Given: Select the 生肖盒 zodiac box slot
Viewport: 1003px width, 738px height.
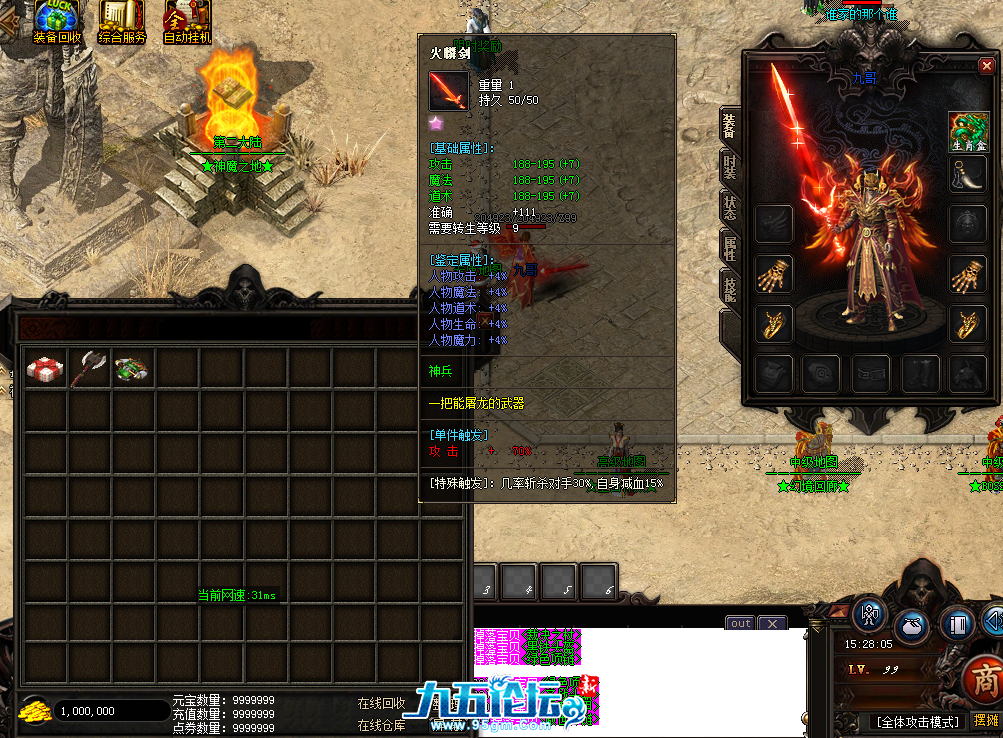Looking at the screenshot, I should [968, 131].
